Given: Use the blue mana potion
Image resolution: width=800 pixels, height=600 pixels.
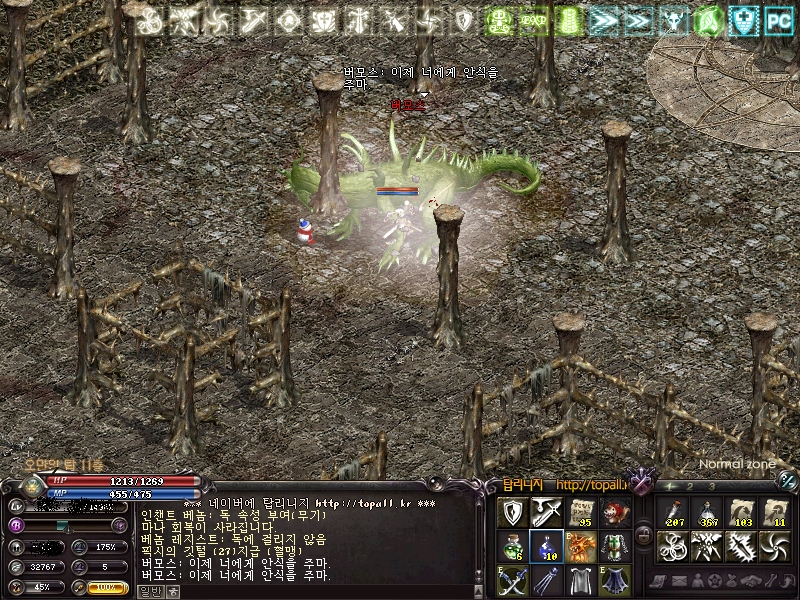Looking at the screenshot, I should tap(546, 546).
